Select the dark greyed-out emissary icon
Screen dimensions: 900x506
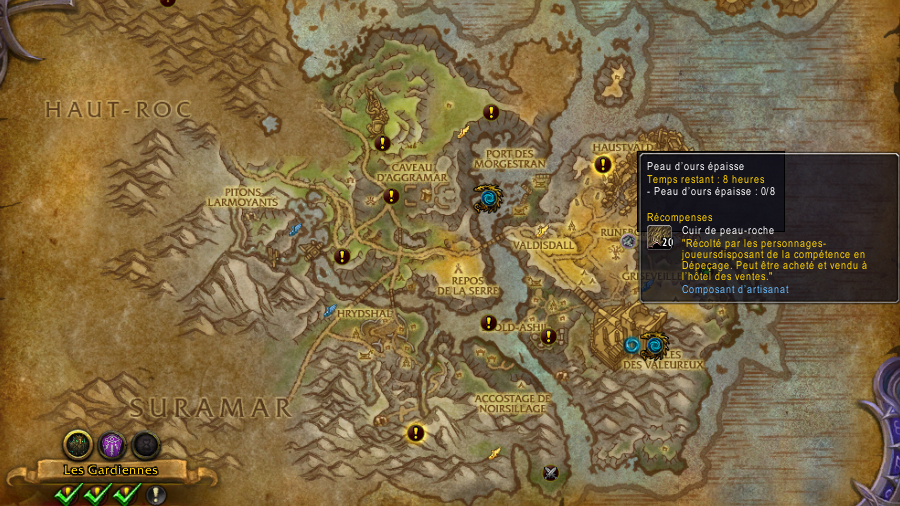point(146,444)
